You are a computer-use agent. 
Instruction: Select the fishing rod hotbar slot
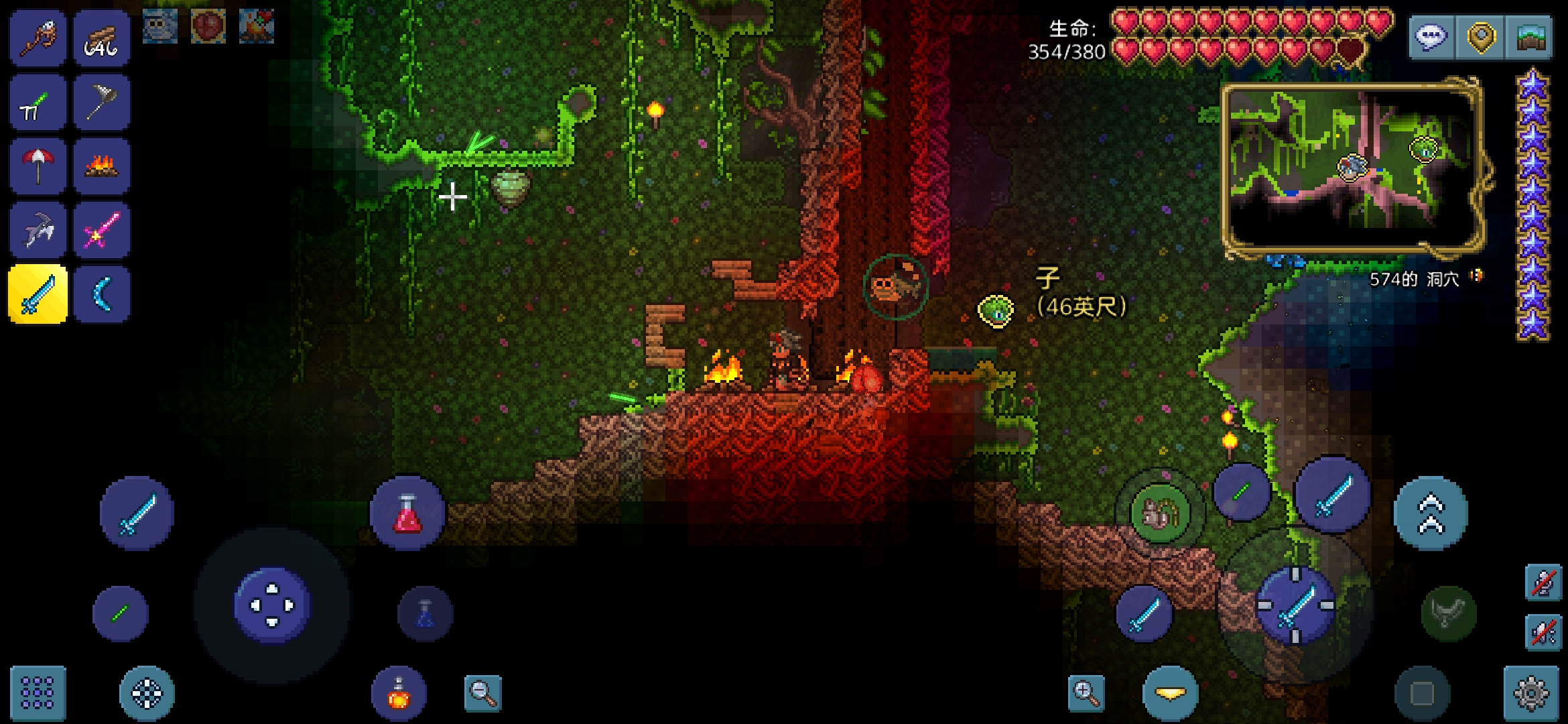38,38
